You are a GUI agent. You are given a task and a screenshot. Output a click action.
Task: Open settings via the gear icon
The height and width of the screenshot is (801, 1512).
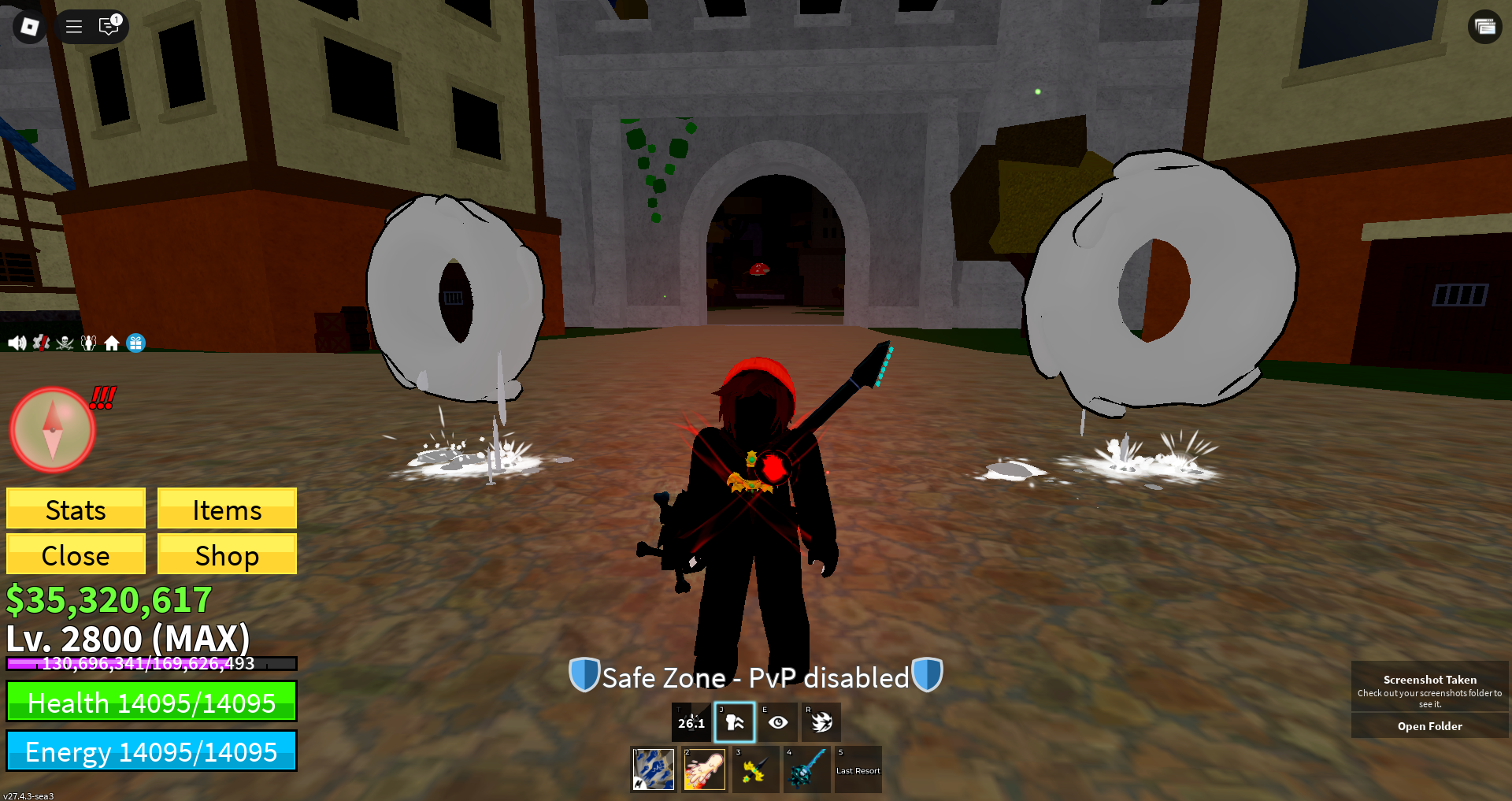[x=41, y=343]
